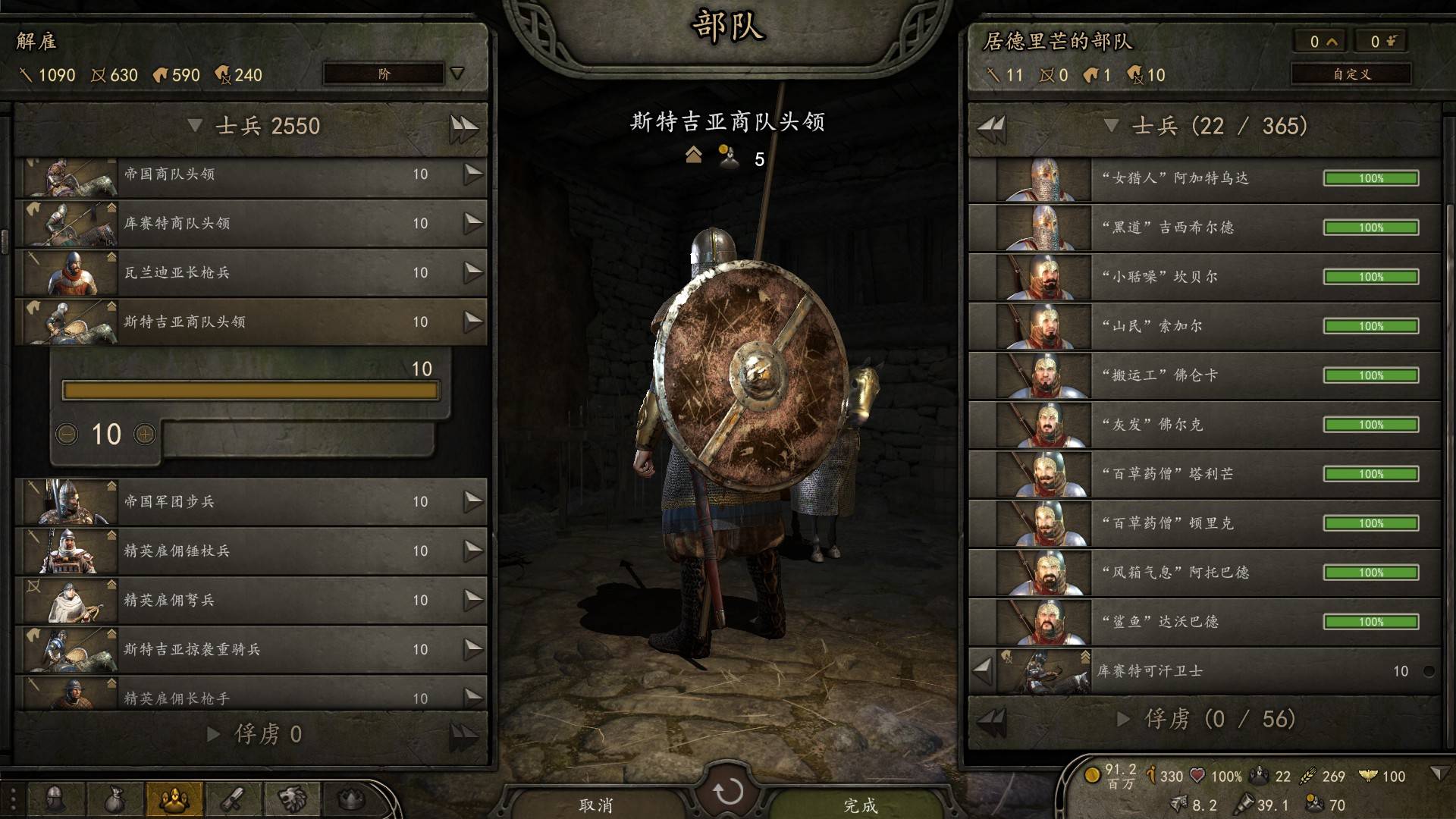Viewport: 1456px width, 819px height.
Task: Click the 完成 (Done) button
Action: (860, 804)
